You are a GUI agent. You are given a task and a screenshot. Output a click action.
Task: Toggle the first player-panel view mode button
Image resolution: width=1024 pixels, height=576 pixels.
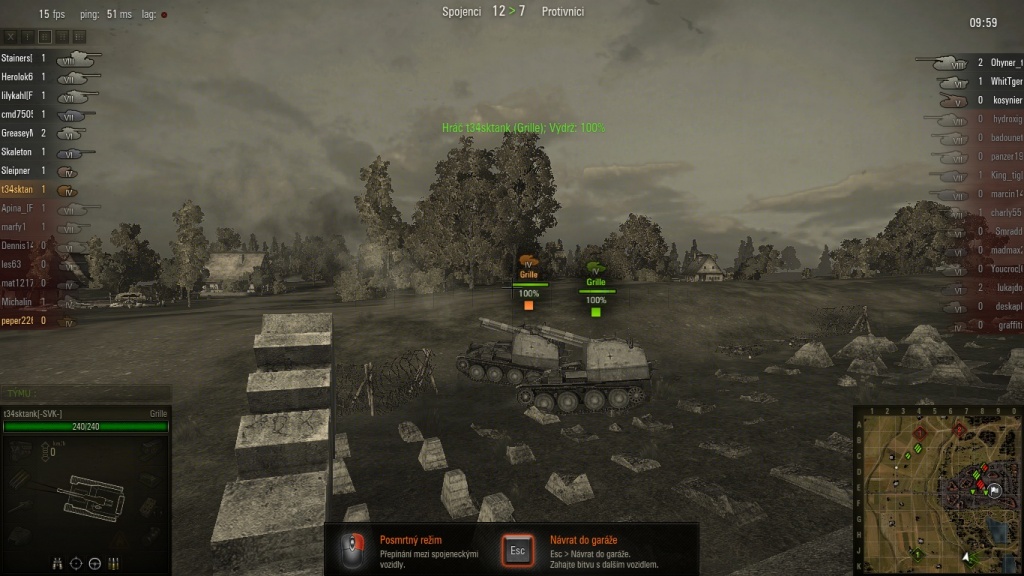point(11,36)
